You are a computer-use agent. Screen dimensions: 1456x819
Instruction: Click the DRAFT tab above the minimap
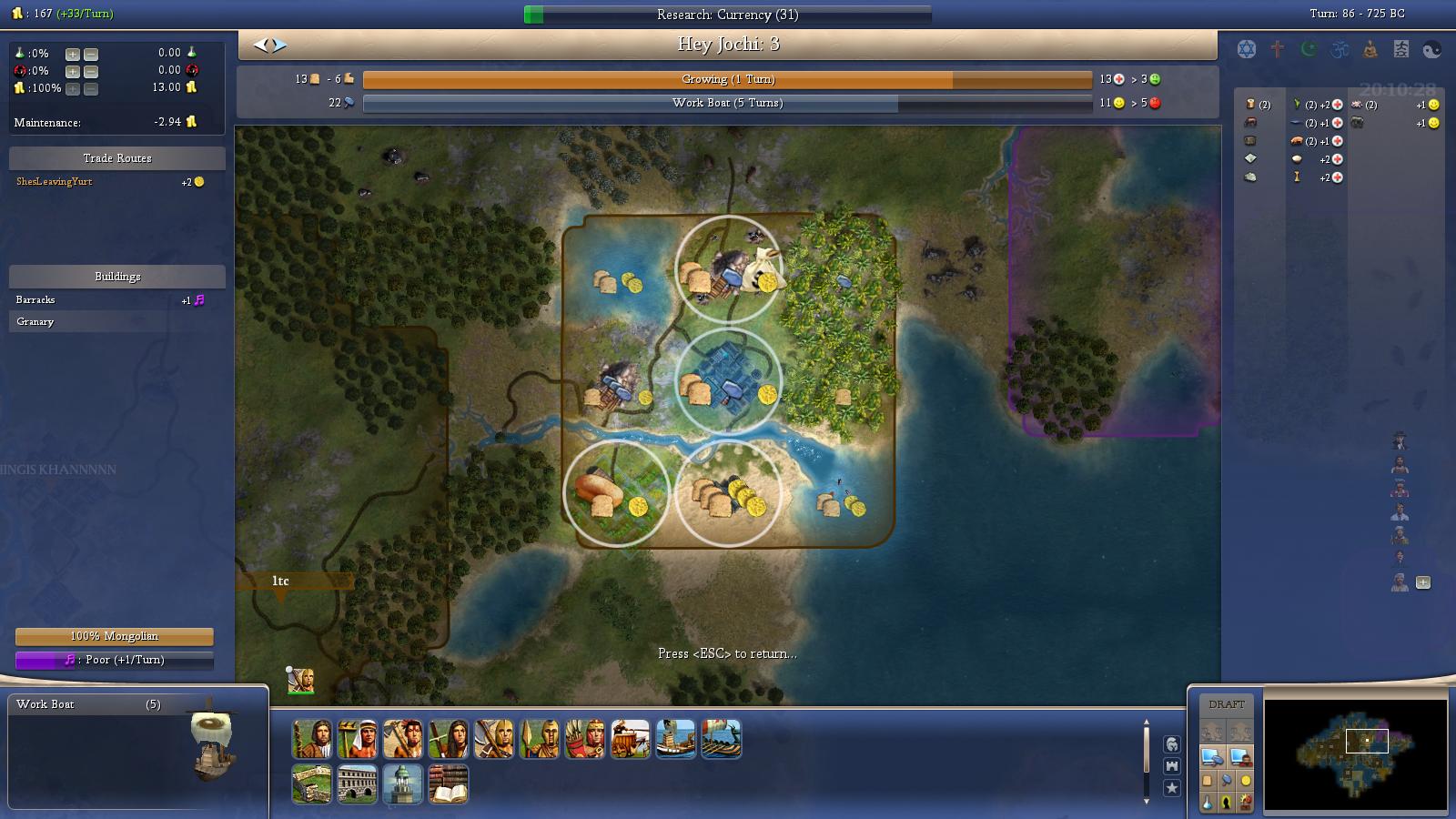tap(1226, 703)
